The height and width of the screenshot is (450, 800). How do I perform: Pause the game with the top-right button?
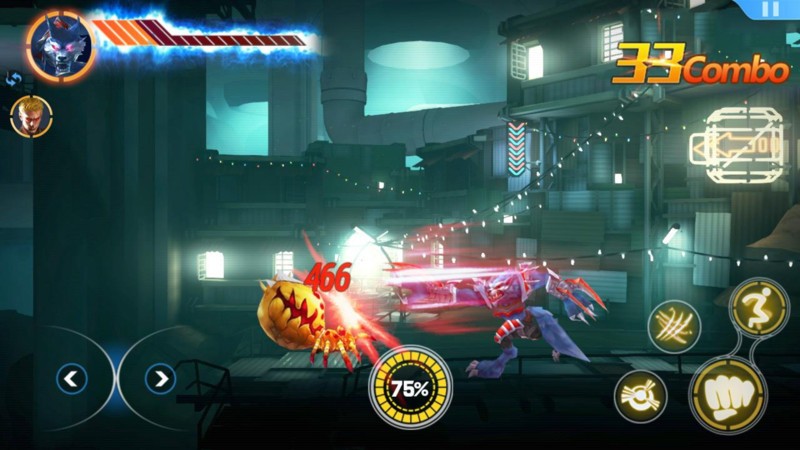769,8
